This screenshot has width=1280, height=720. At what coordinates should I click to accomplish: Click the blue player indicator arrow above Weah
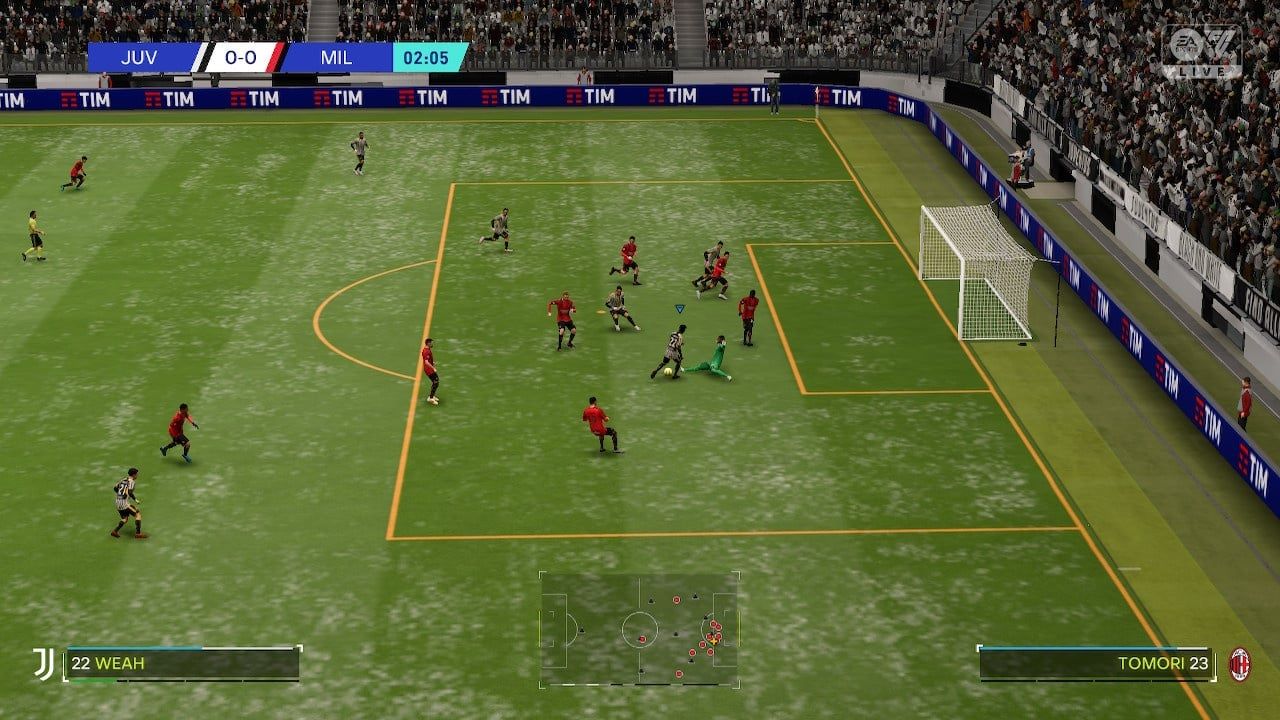[x=679, y=310]
